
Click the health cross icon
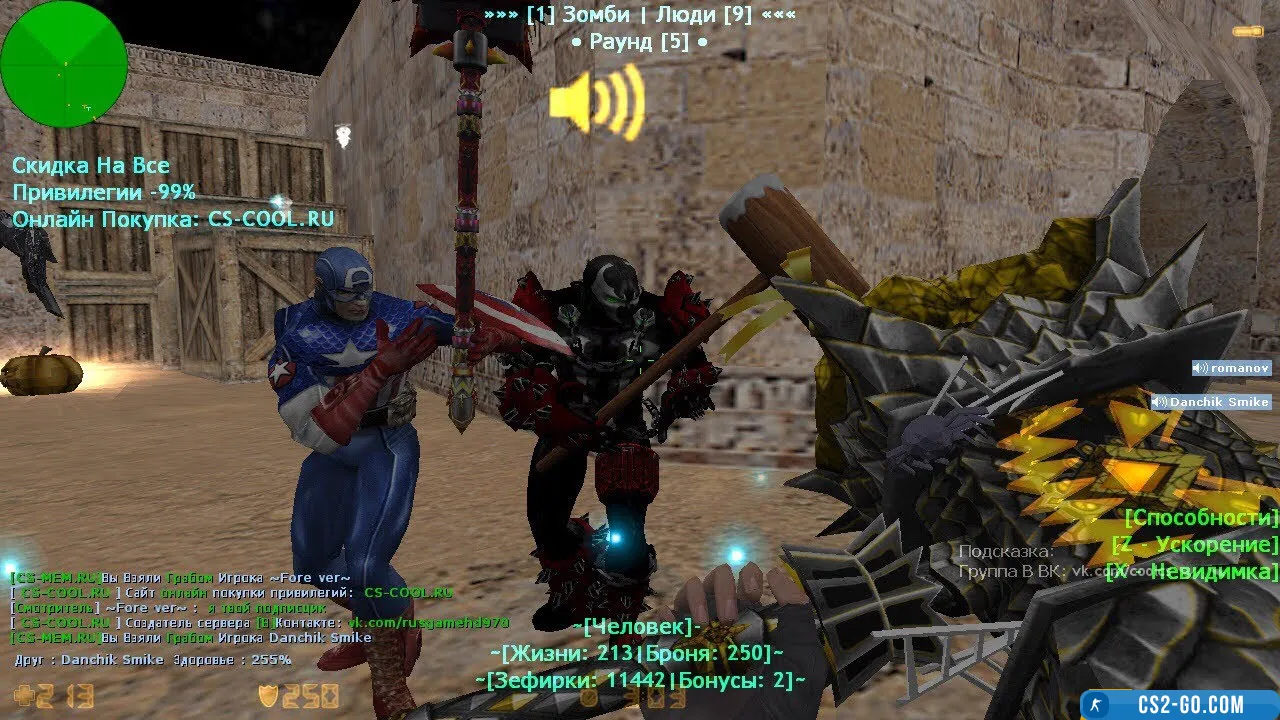pos(24,696)
